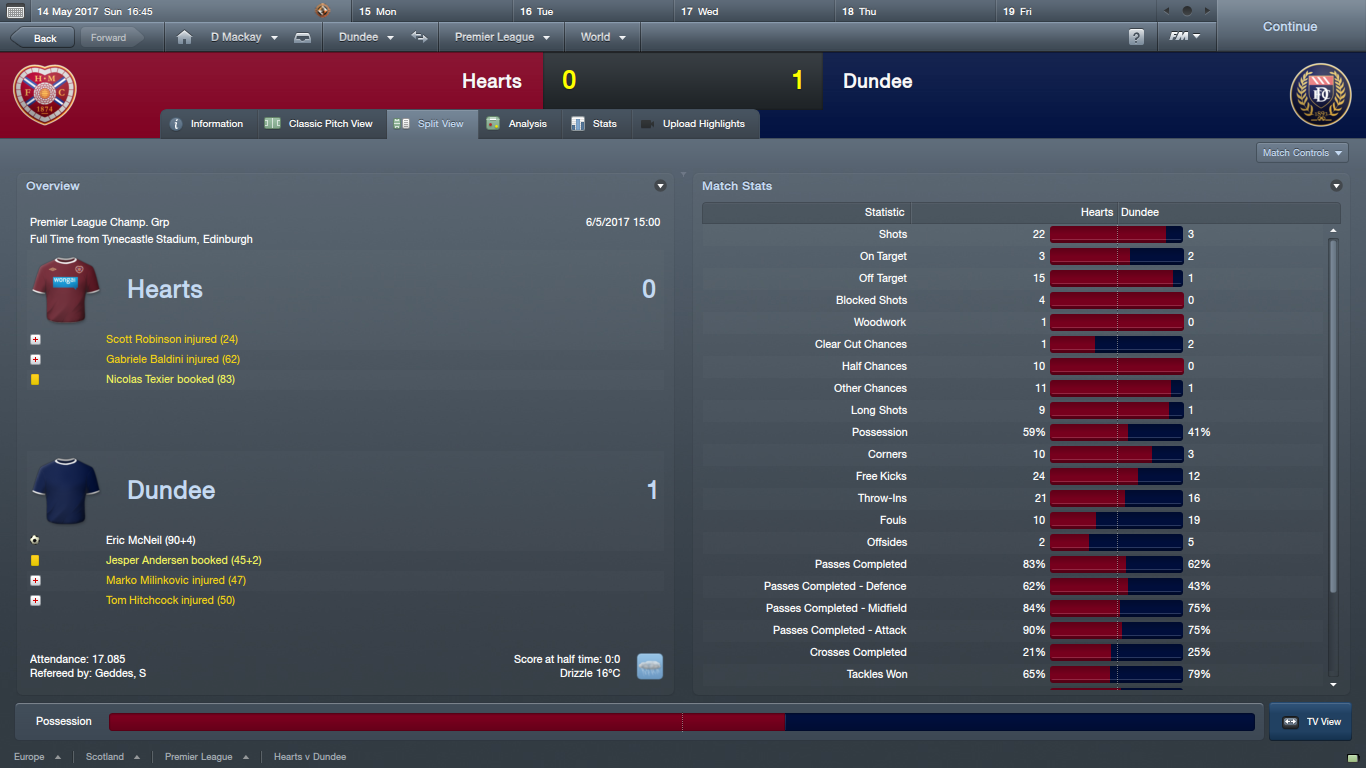1366x768 pixels.
Task: Switch to the Information tab
Action: click(x=207, y=124)
